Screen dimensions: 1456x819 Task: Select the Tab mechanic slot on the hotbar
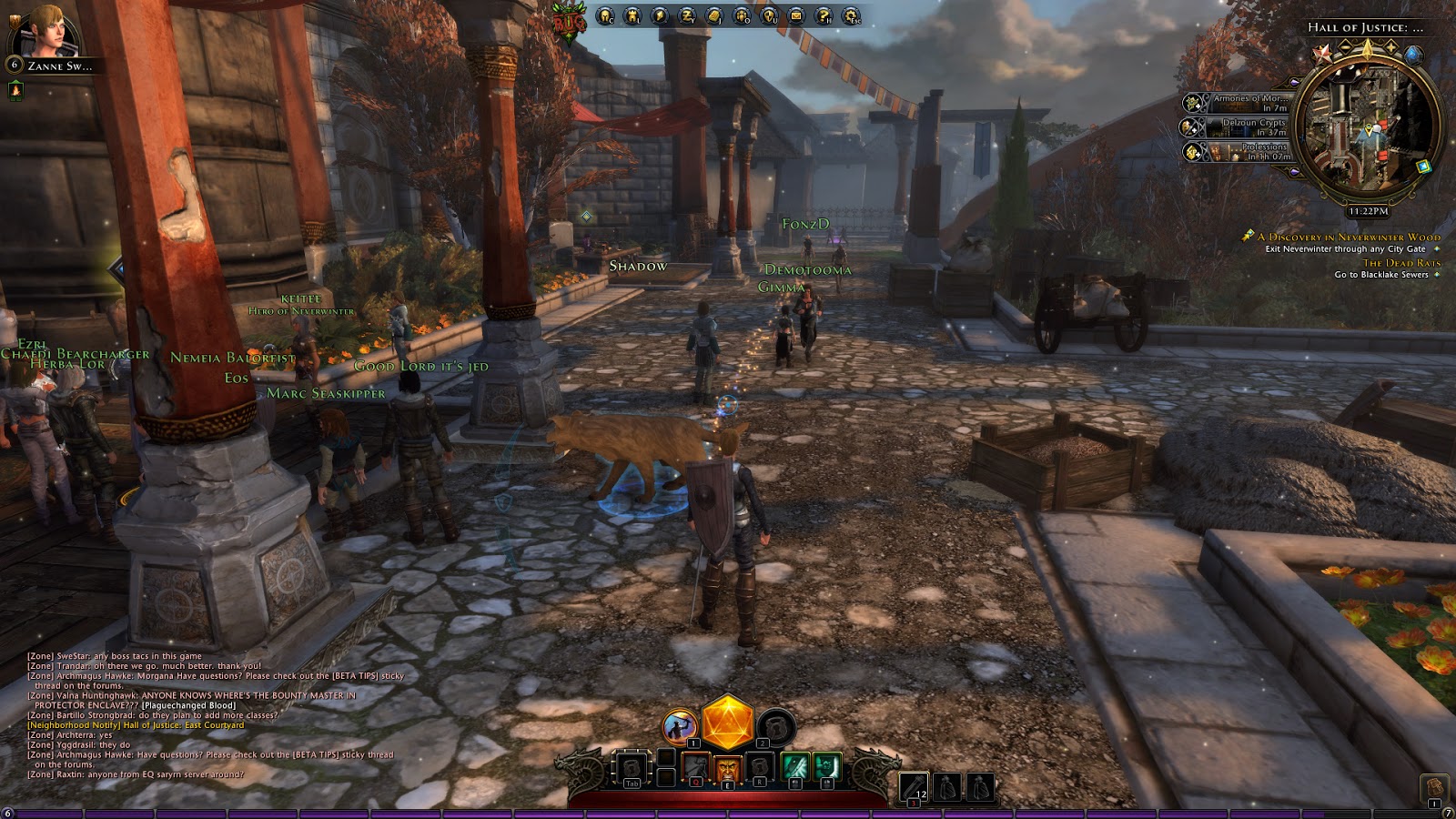(632, 766)
